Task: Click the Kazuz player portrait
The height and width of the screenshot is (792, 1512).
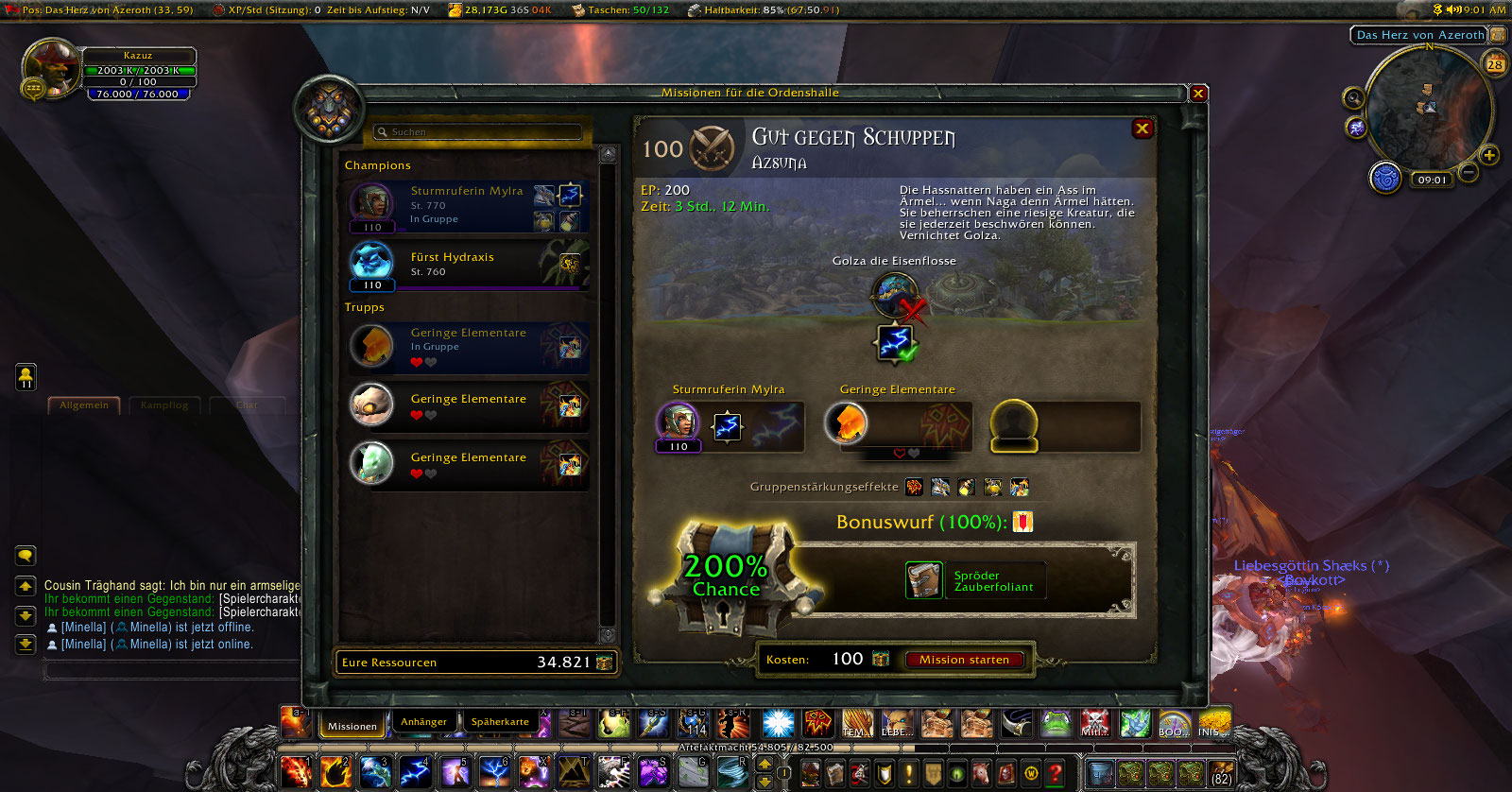Action: pyautogui.click(x=51, y=66)
